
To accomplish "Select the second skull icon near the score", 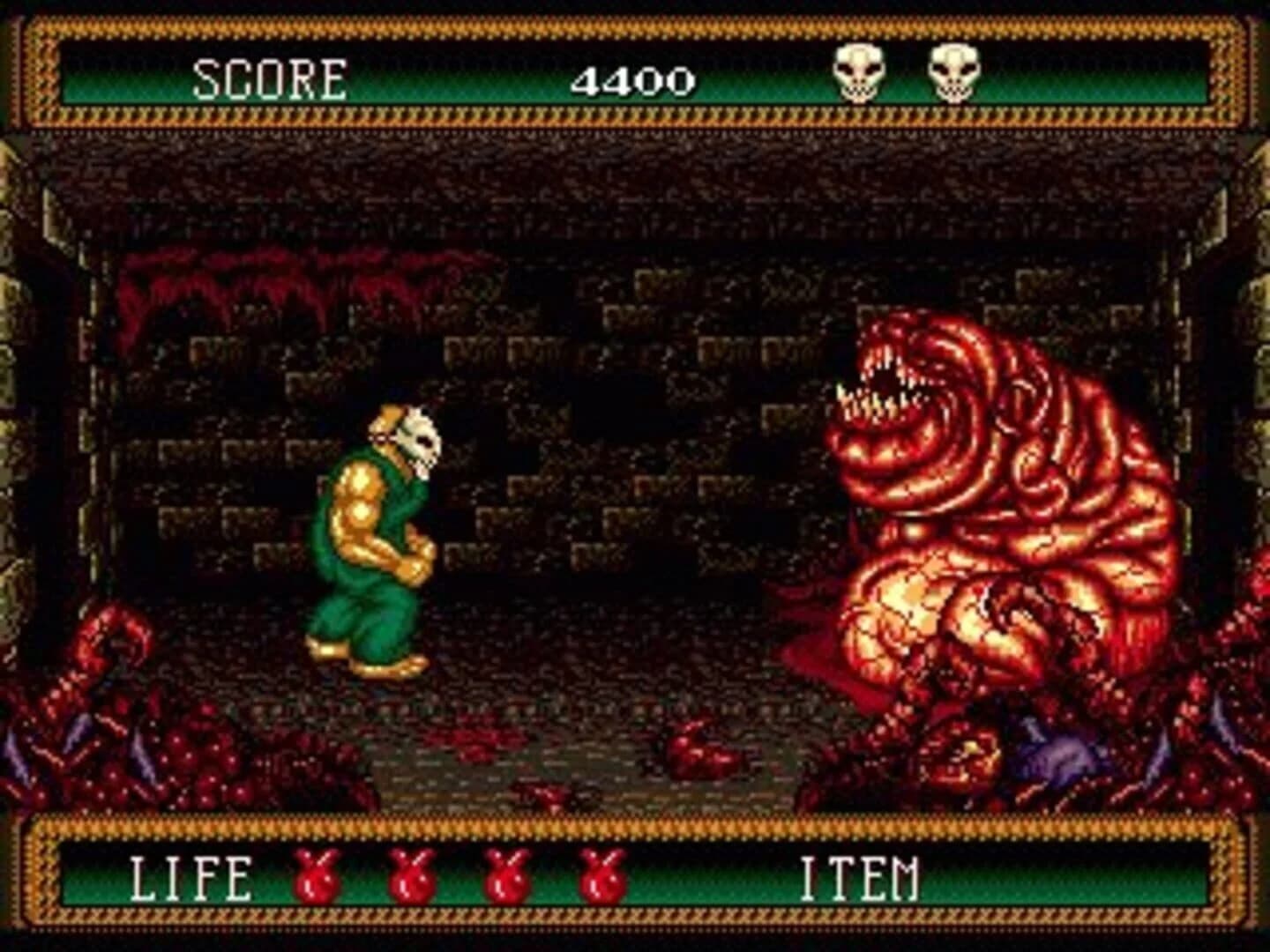I will coord(952,74).
